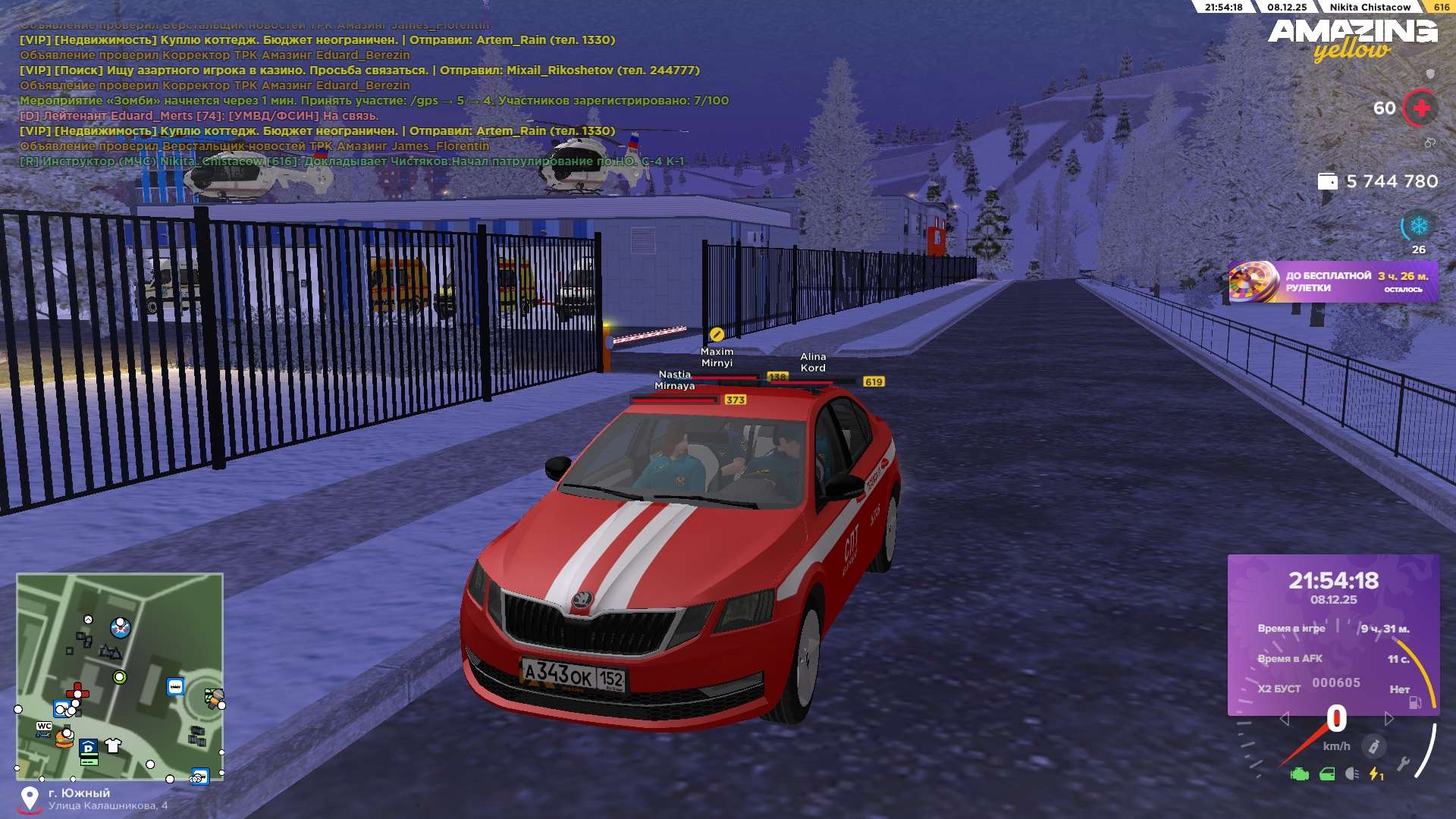The width and height of the screenshot is (1456, 819).
Task: Click the yellow lightning bolt indicator
Action: tap(1375, 774)
